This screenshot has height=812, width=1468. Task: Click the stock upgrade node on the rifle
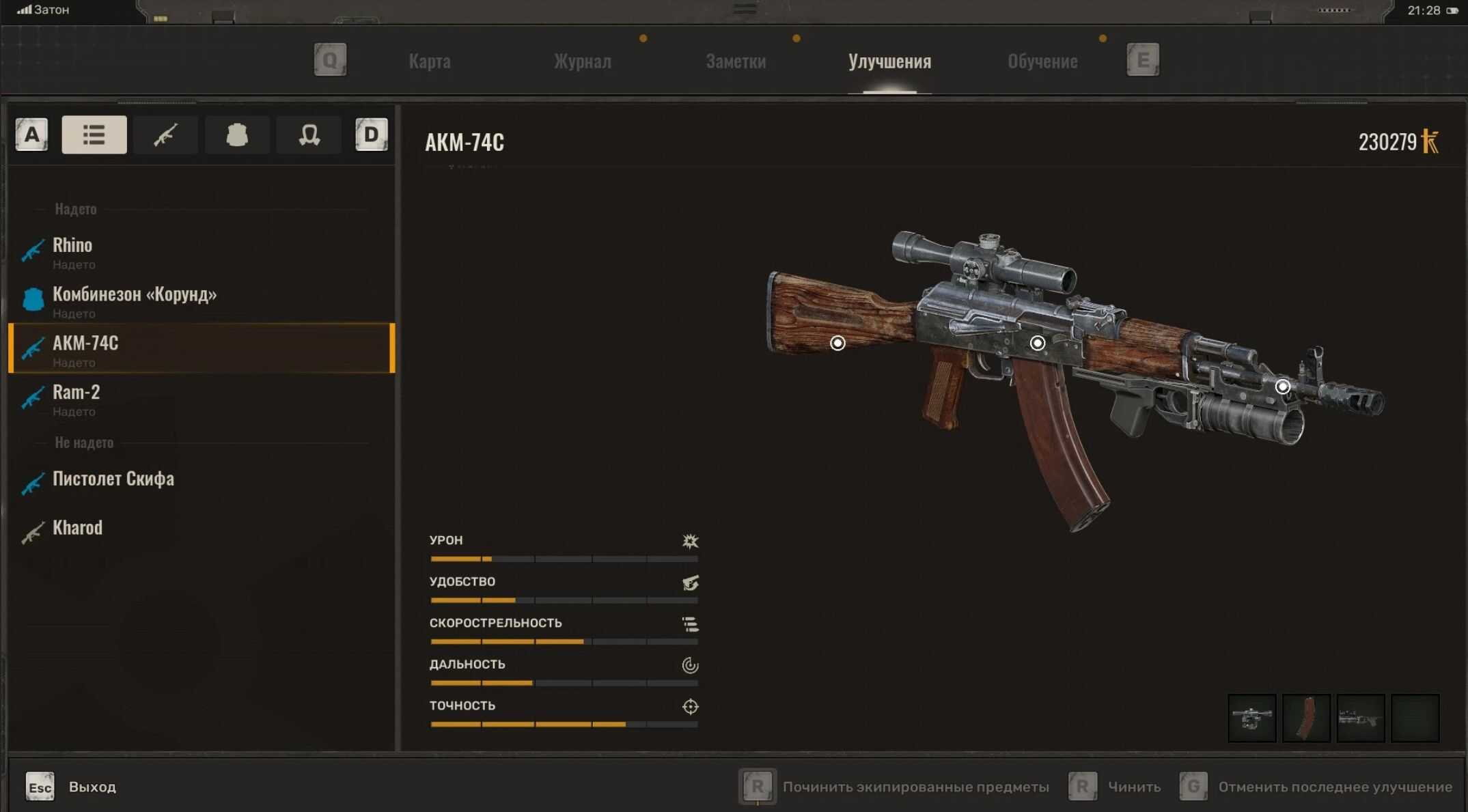tap(837, 343)
